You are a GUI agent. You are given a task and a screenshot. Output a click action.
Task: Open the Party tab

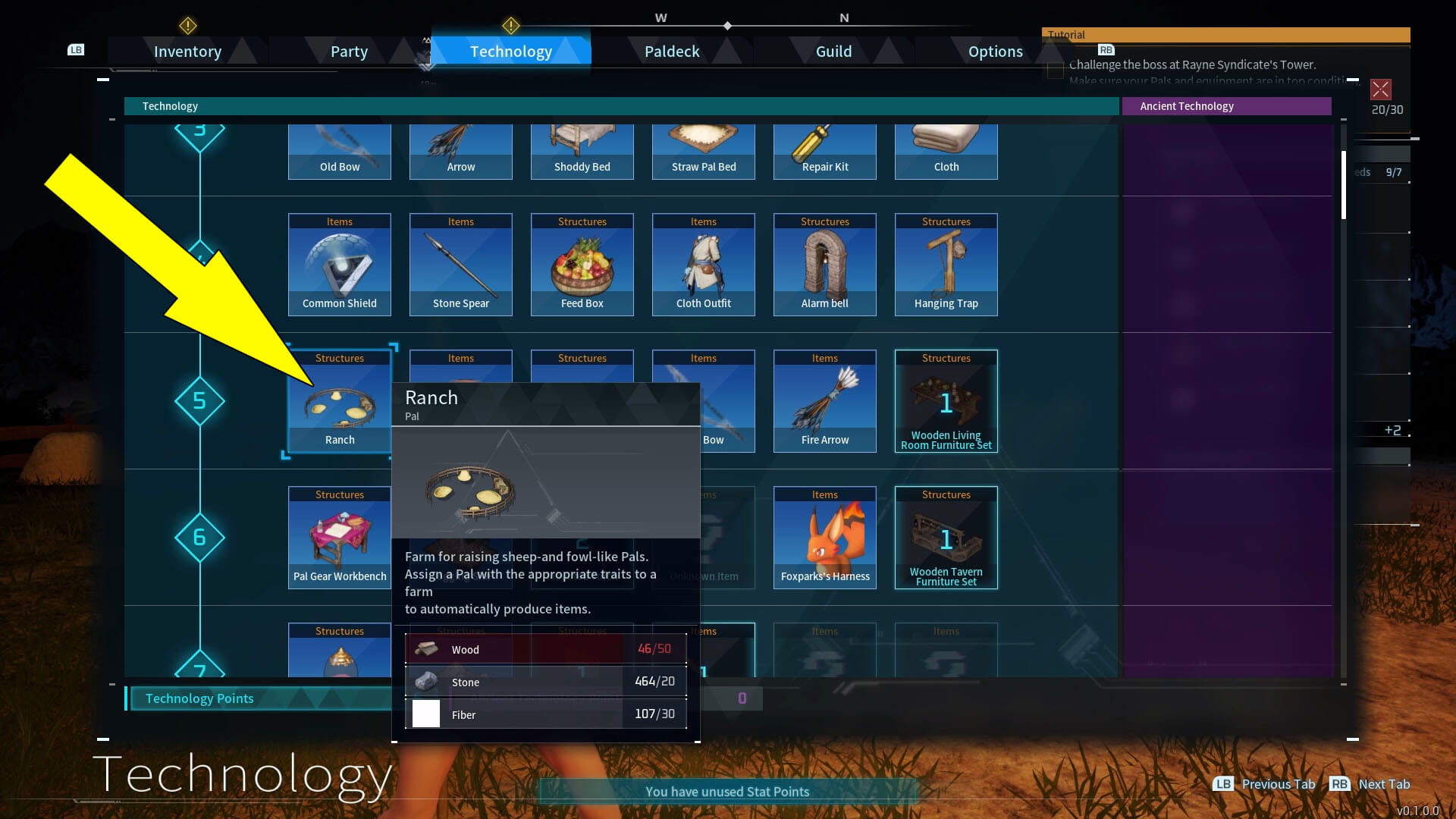pos(349,52)
